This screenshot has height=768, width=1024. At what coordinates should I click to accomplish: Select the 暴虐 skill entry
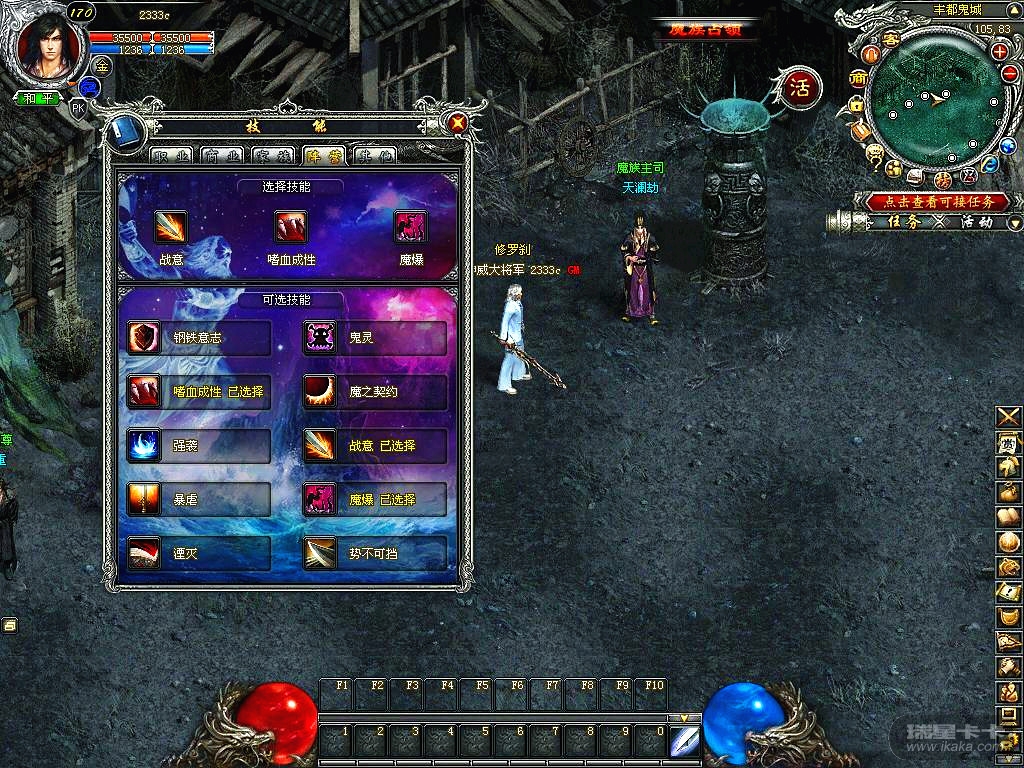point(199,499)
